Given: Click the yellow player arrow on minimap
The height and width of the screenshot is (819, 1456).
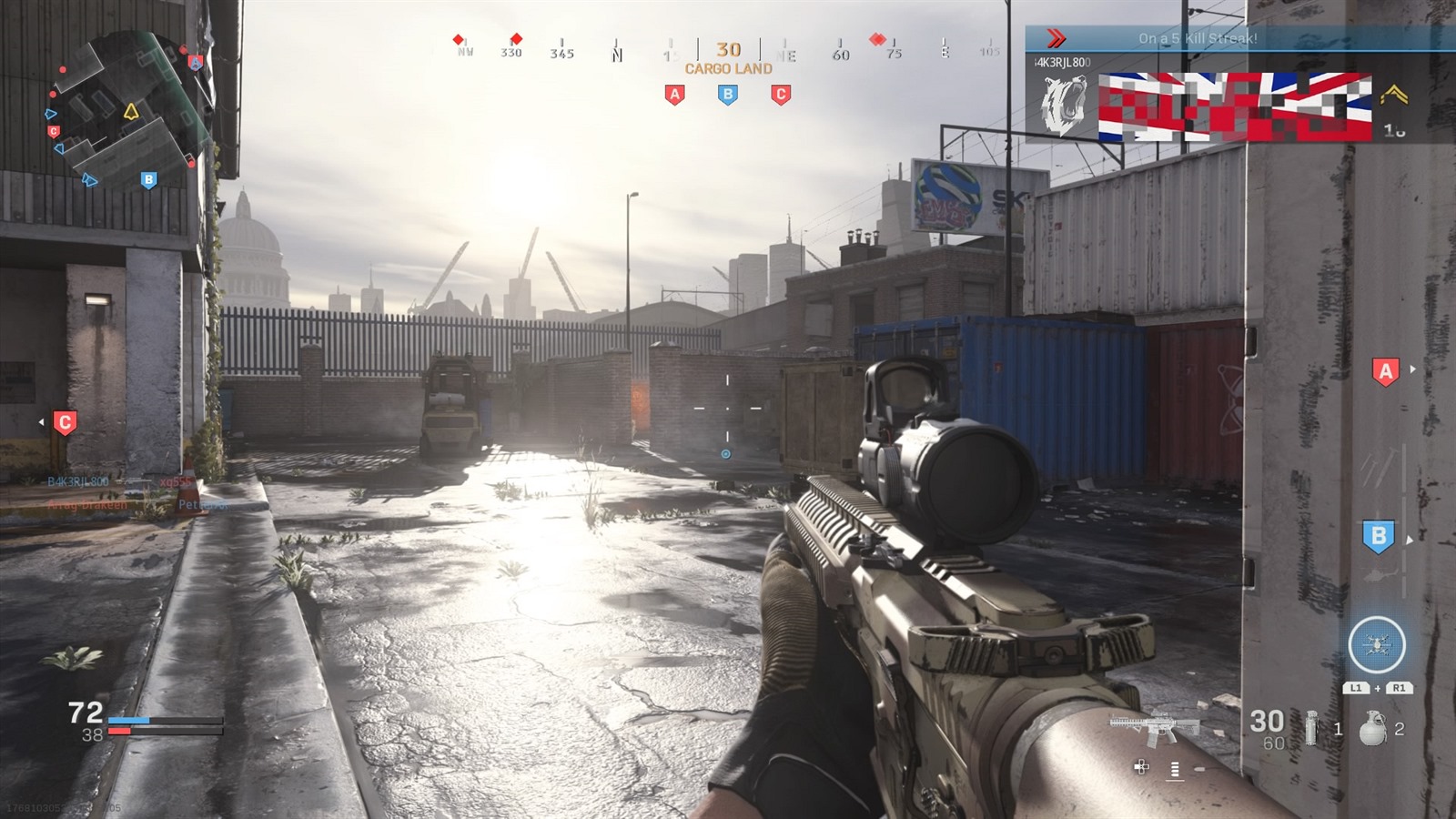Looking at the screenshot, I should [131, 112].
